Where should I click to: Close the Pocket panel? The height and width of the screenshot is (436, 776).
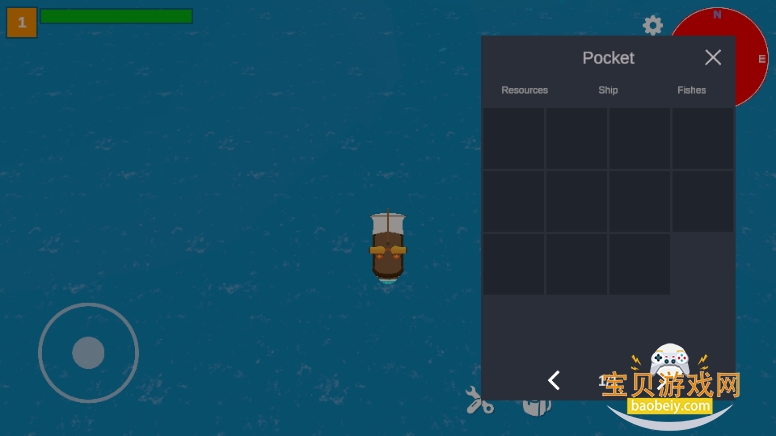click(712, 58)
